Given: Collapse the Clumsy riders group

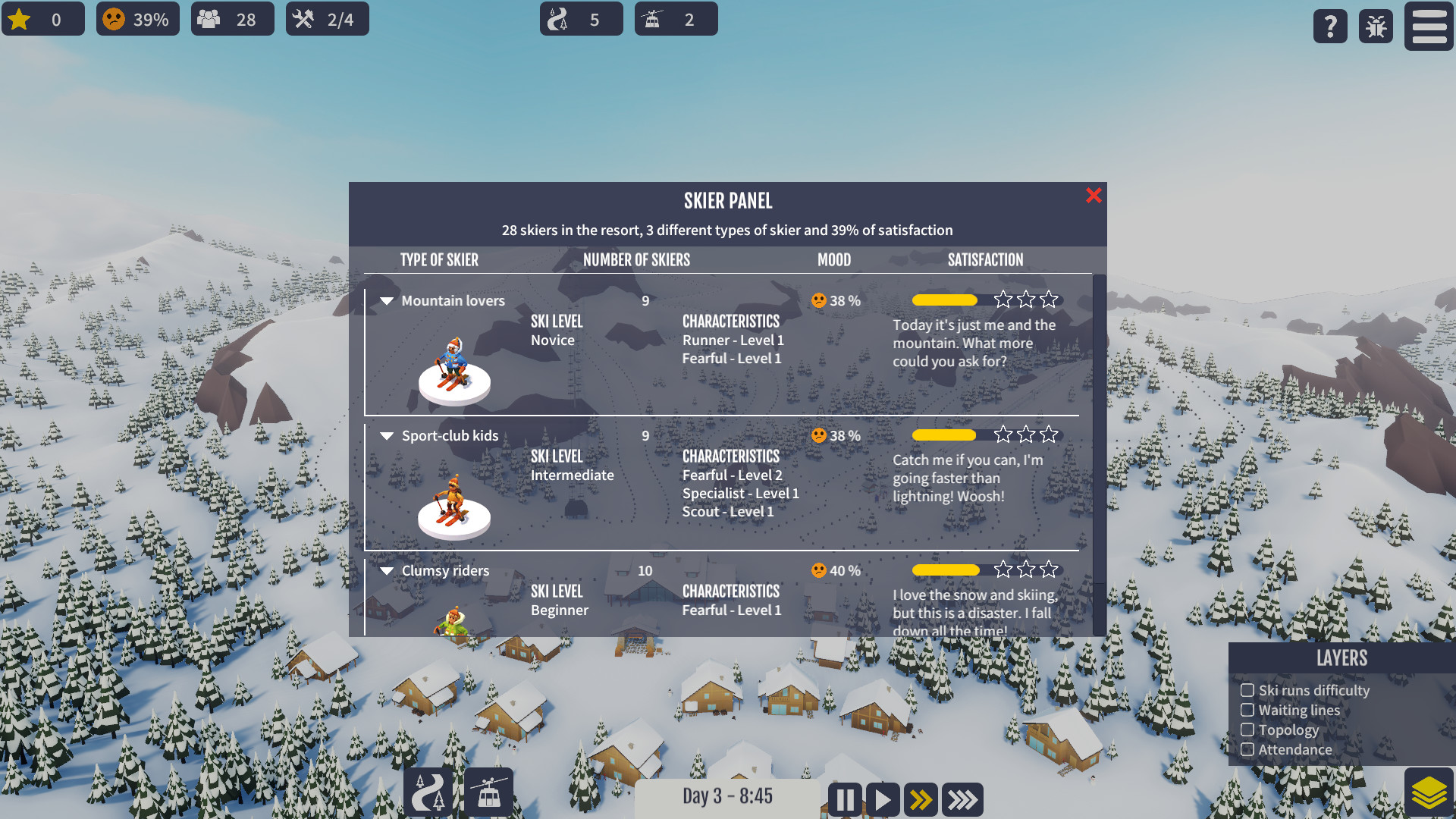Looking at the screenshot, I should click(x=387, y=571).
